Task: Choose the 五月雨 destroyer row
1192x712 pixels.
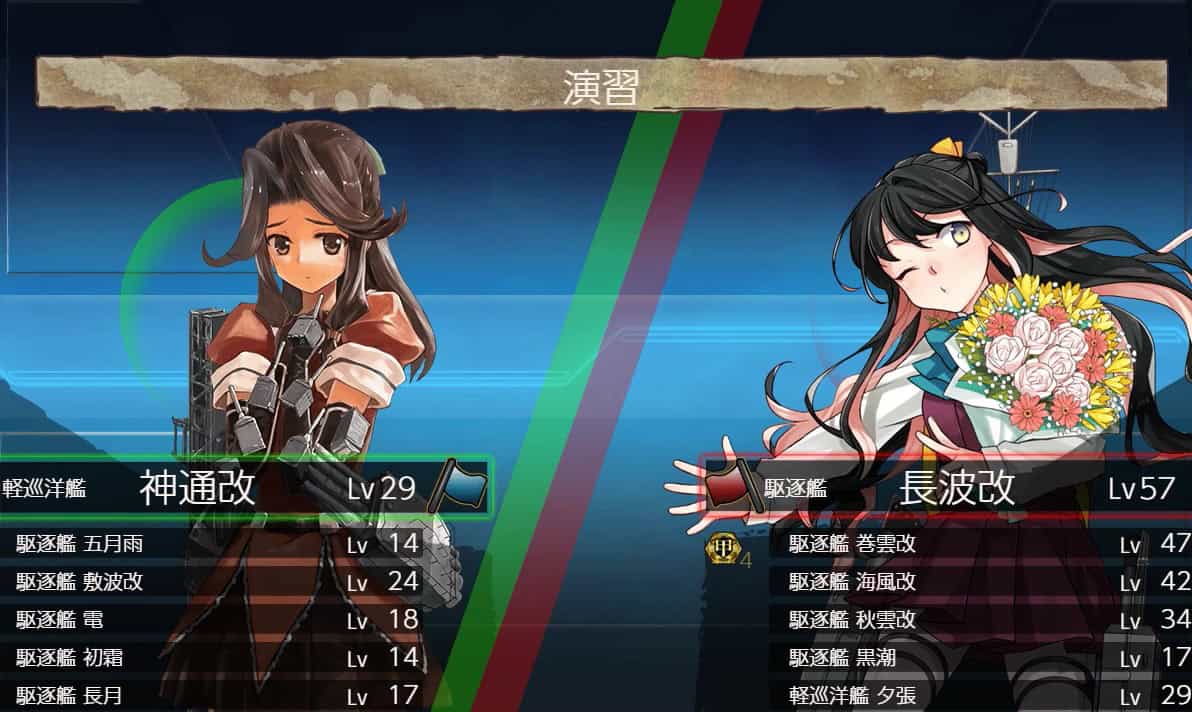Action: 215,545
